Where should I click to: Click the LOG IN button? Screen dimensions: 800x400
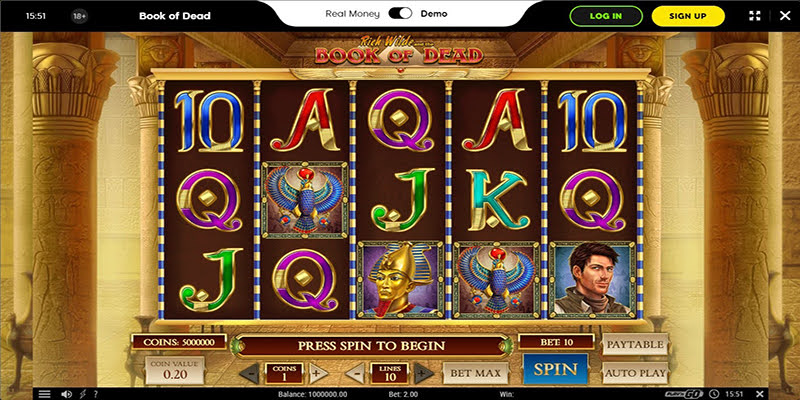coord(605,16)
